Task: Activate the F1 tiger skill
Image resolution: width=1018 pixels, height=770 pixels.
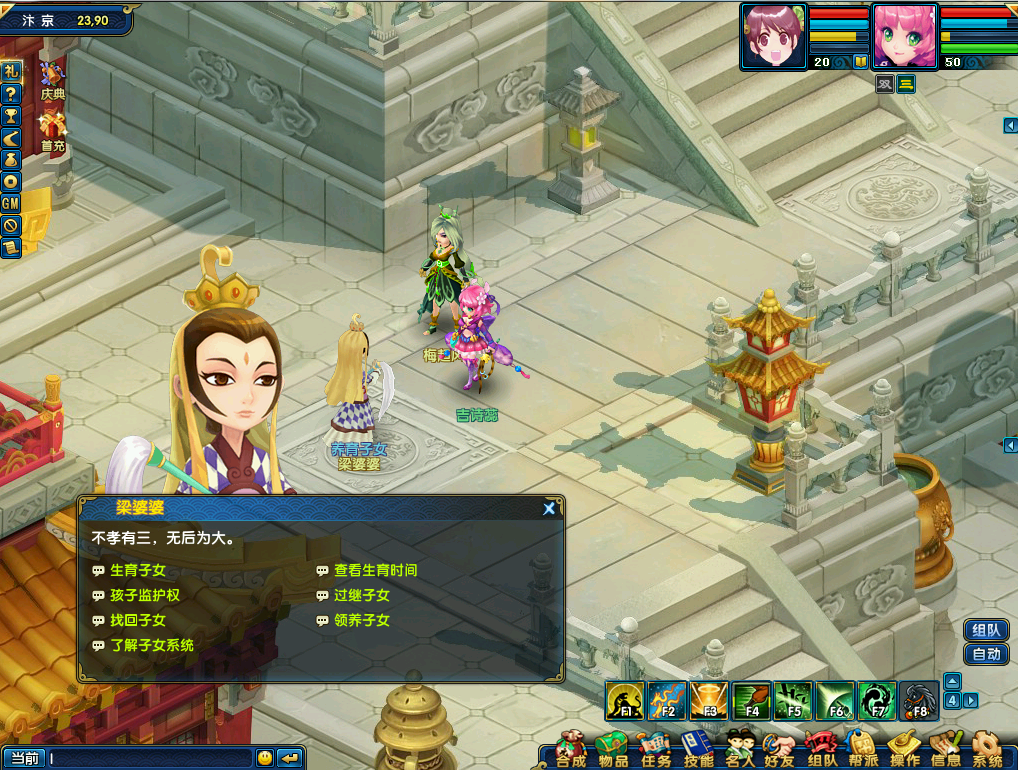Action: point(625,700)
